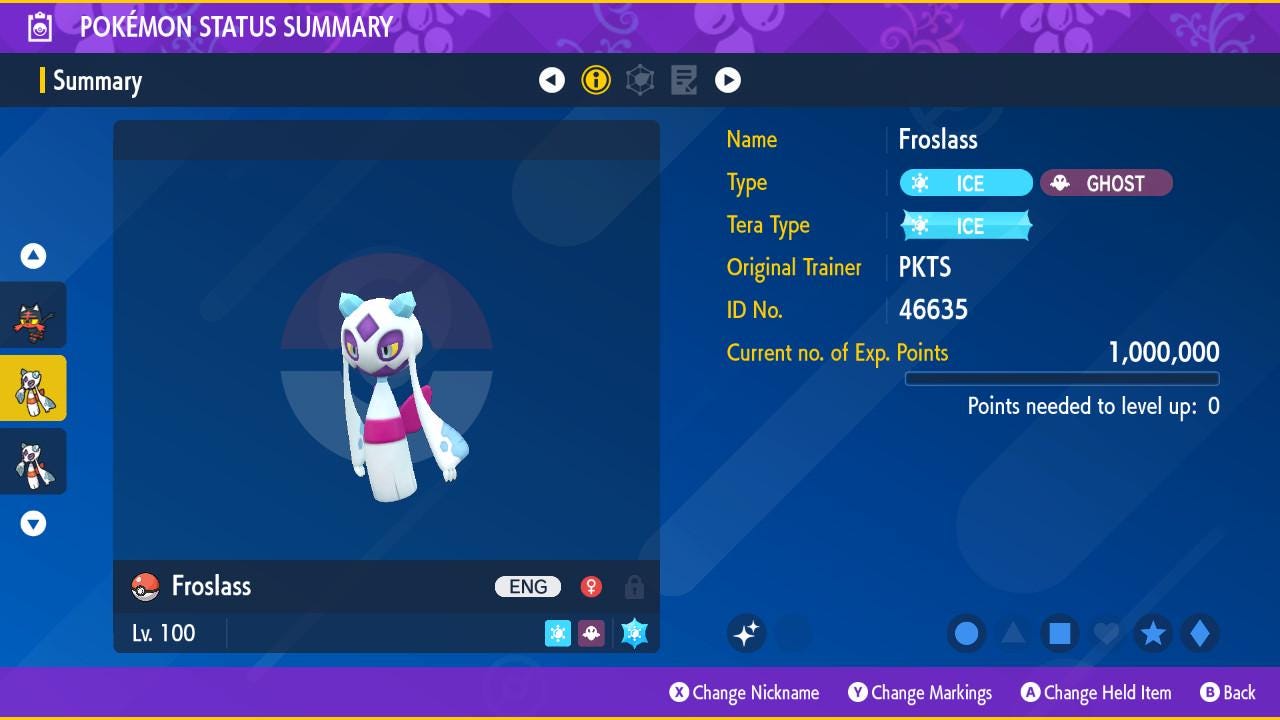The height and width of the screenshot is (720, 1280).
Task: Select the info summary tab icon
Action: coord(596,80)
